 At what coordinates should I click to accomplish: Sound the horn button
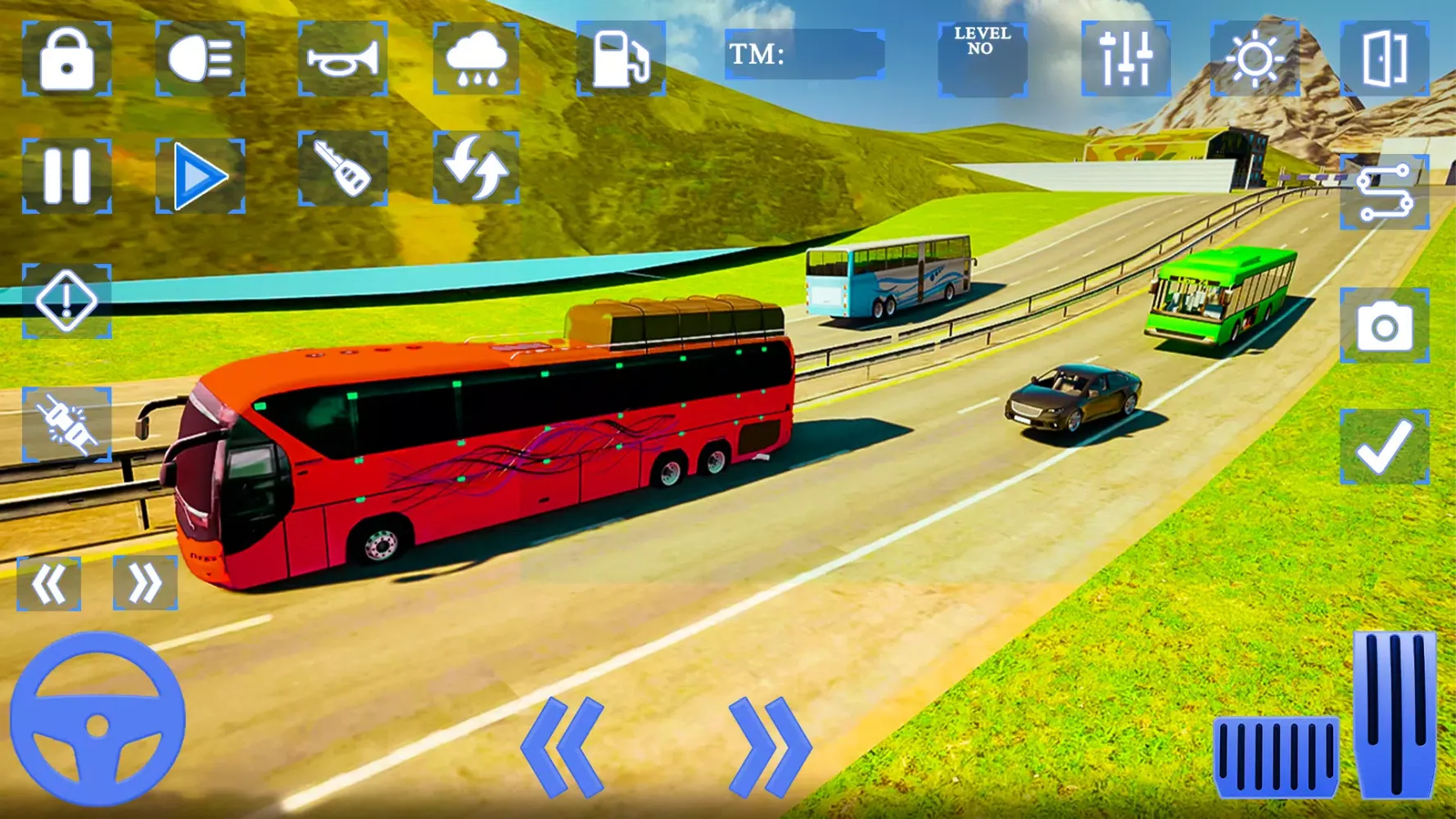click(342, 59)
